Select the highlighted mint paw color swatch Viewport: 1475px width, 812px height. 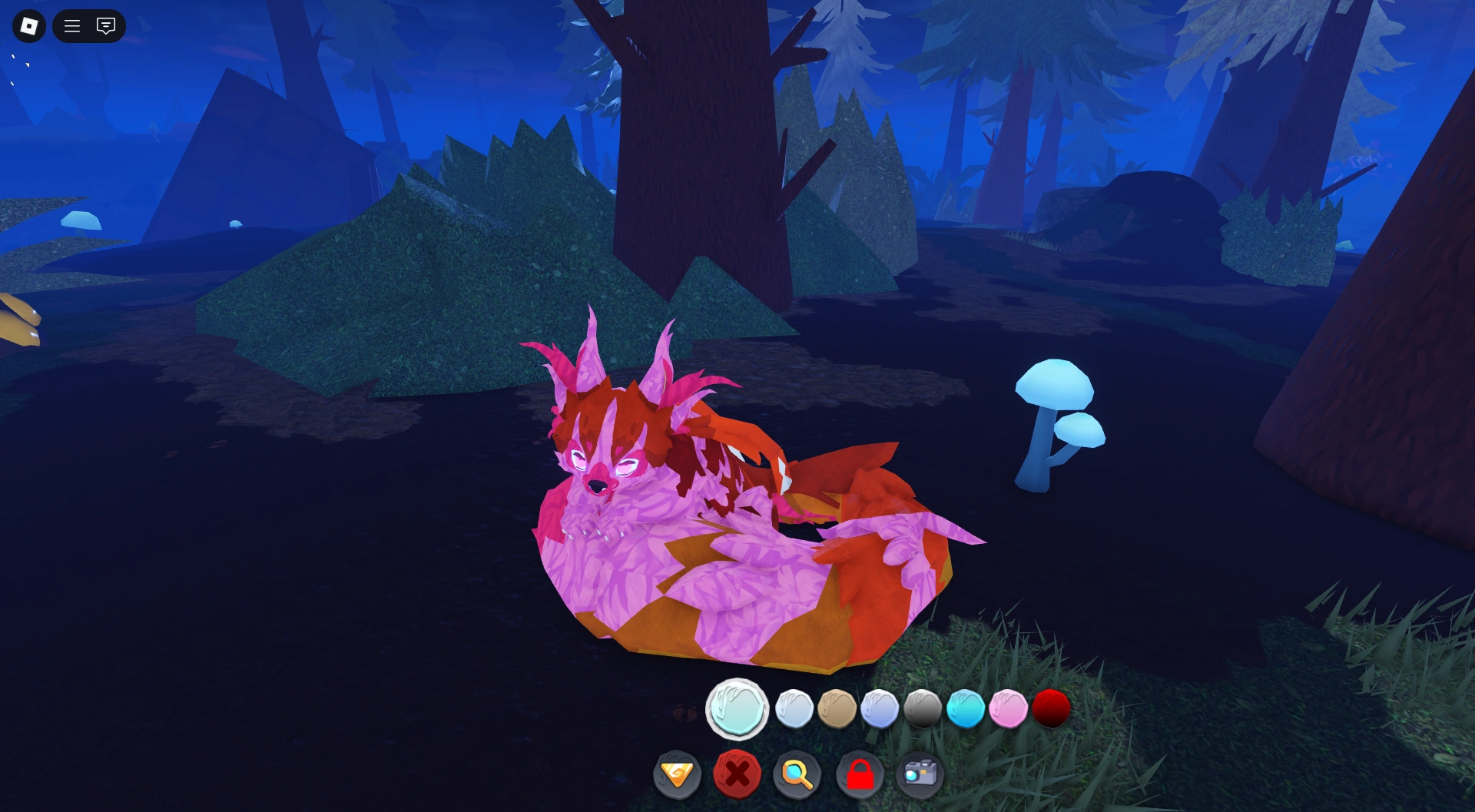pyautogui.click(x=737, y=710)
